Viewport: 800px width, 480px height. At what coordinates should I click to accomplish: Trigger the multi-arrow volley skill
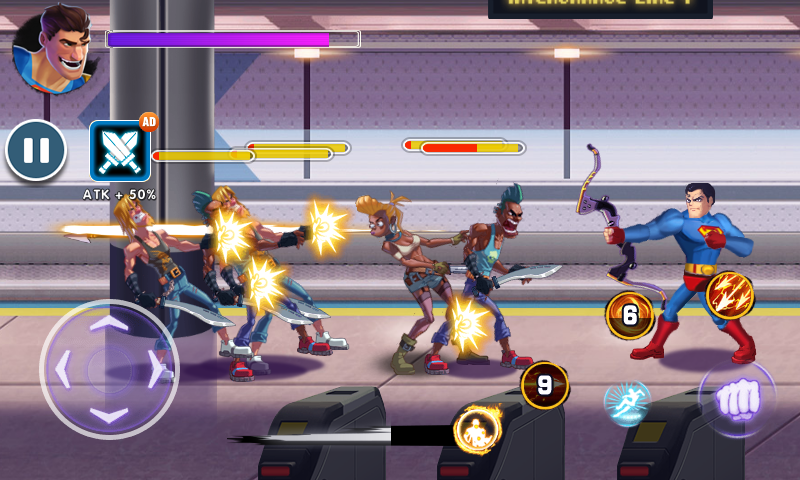point(729,295)
